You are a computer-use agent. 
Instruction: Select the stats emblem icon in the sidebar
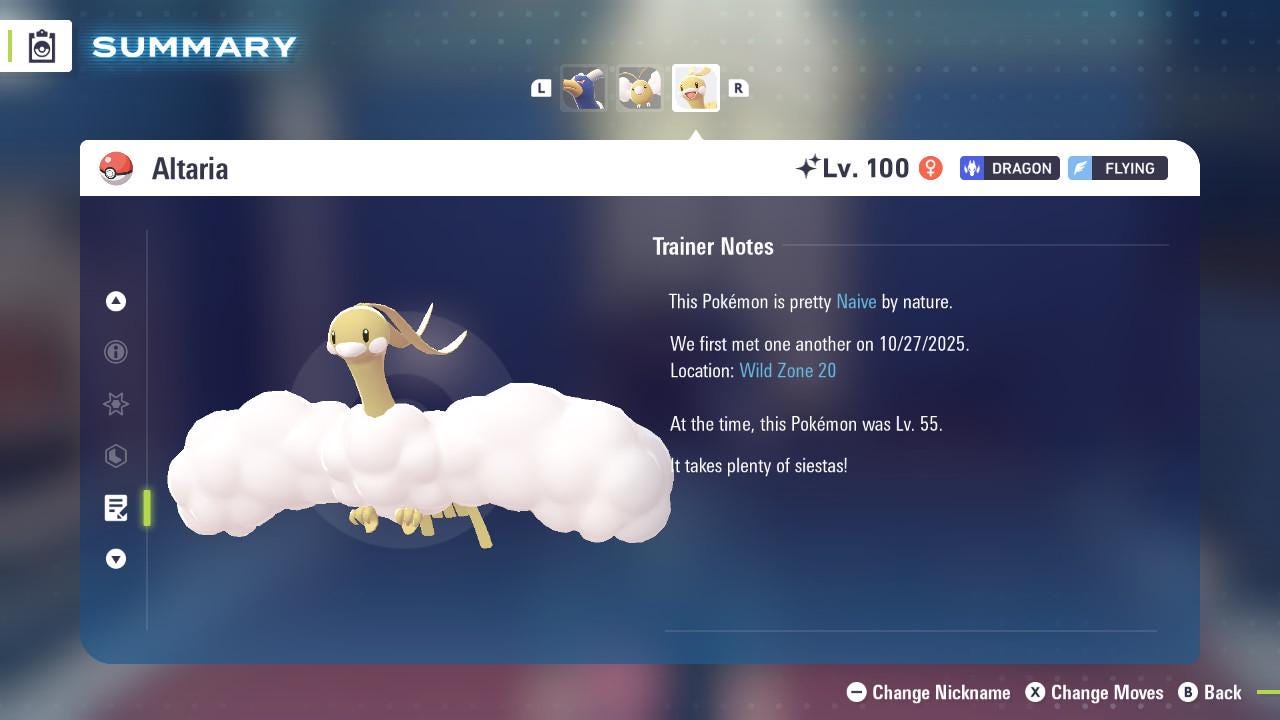click(x=116, y=456)
